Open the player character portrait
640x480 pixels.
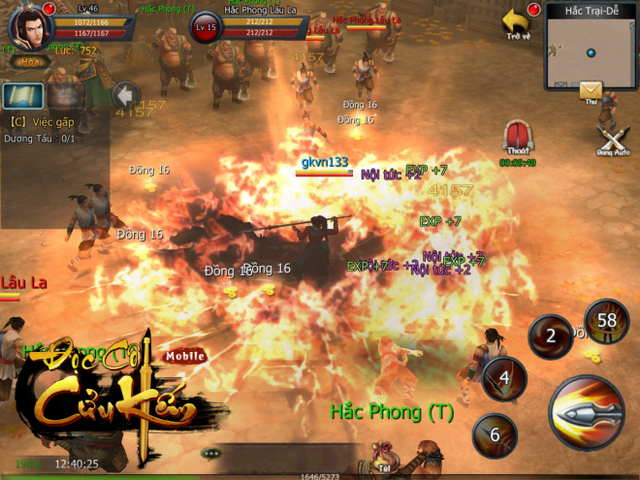click(x=30, y=25)
